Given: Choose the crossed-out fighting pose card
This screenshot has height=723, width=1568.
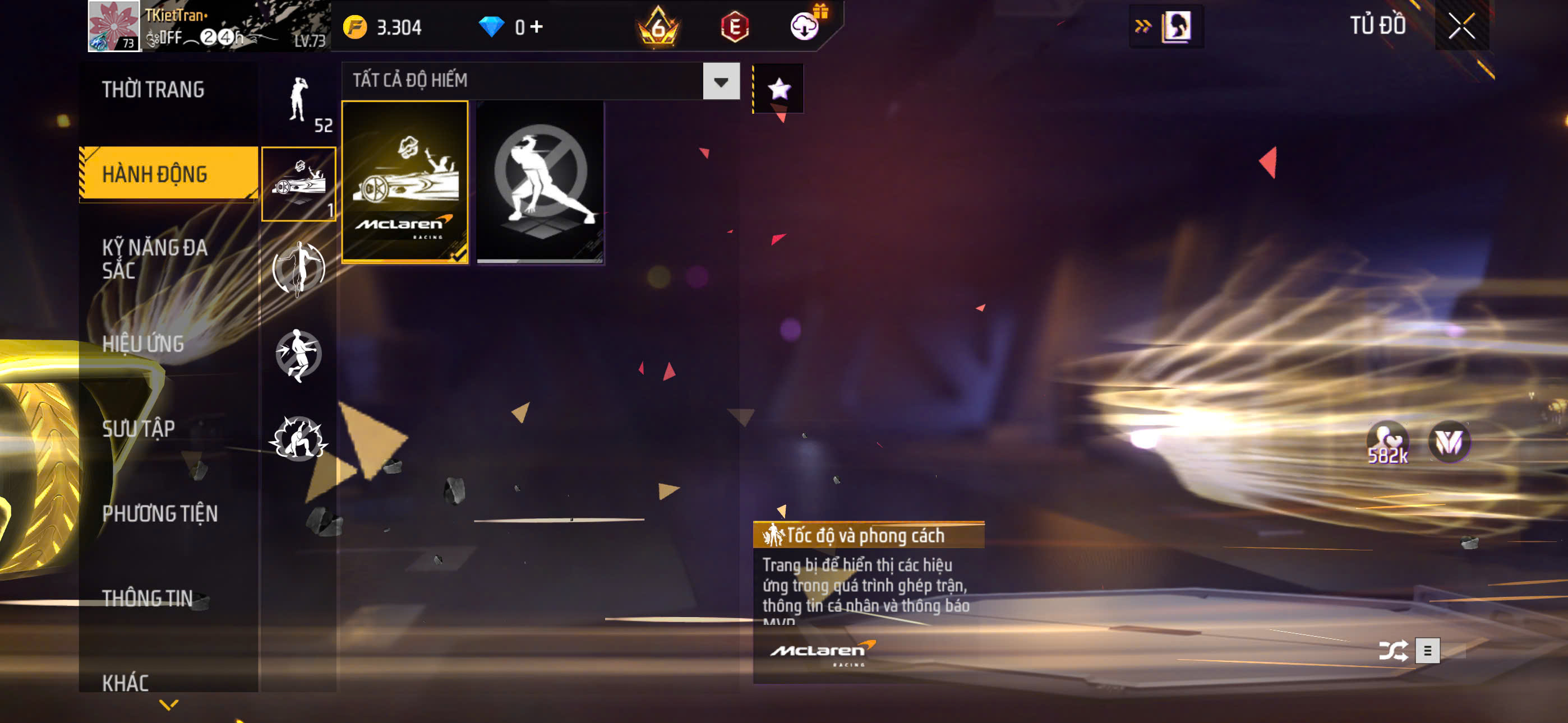Looking at the screenshot, I should pyautogui.click(x=540, y=182).
